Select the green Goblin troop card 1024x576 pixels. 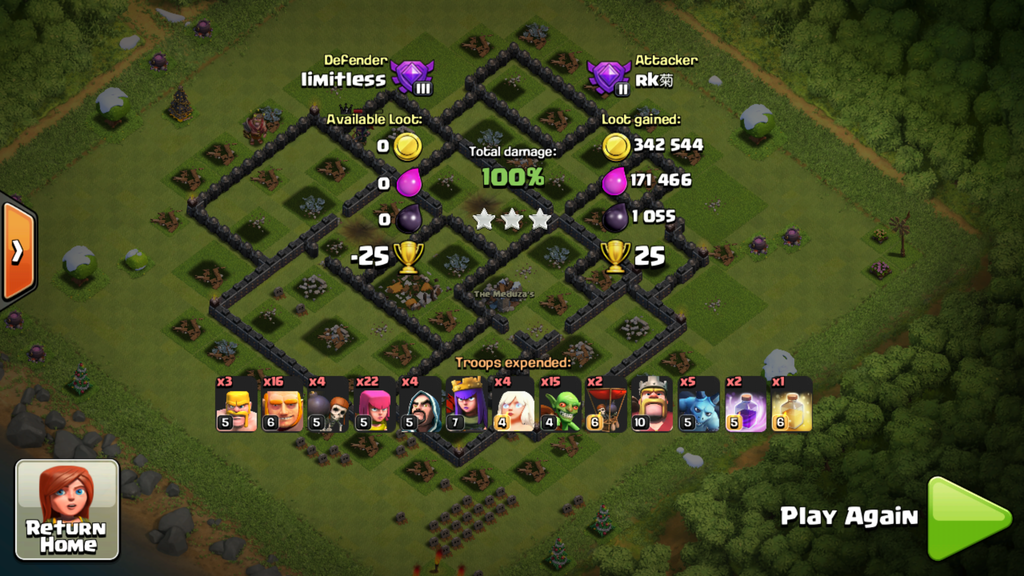tap(560, 405)
